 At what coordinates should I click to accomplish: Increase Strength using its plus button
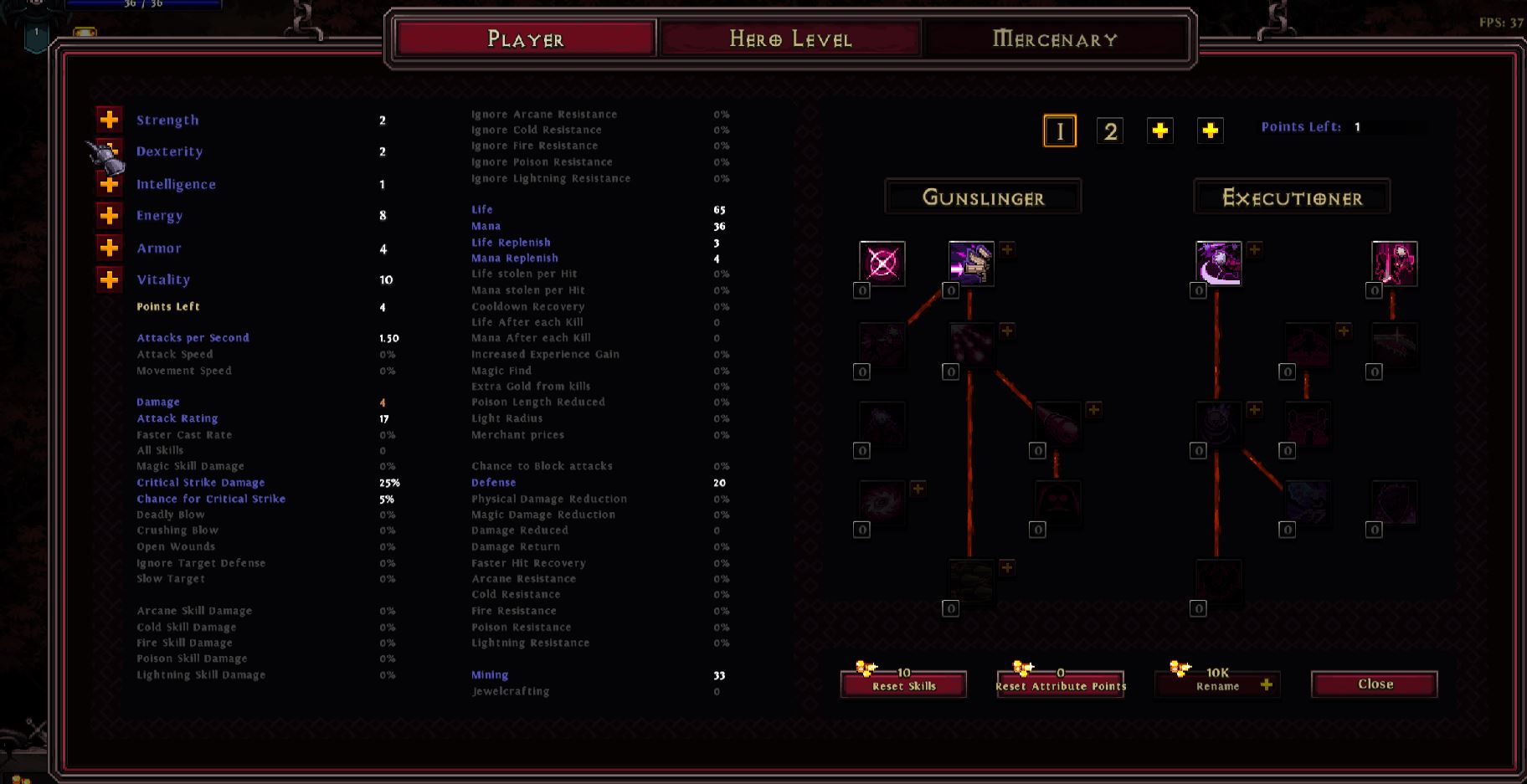109,120
